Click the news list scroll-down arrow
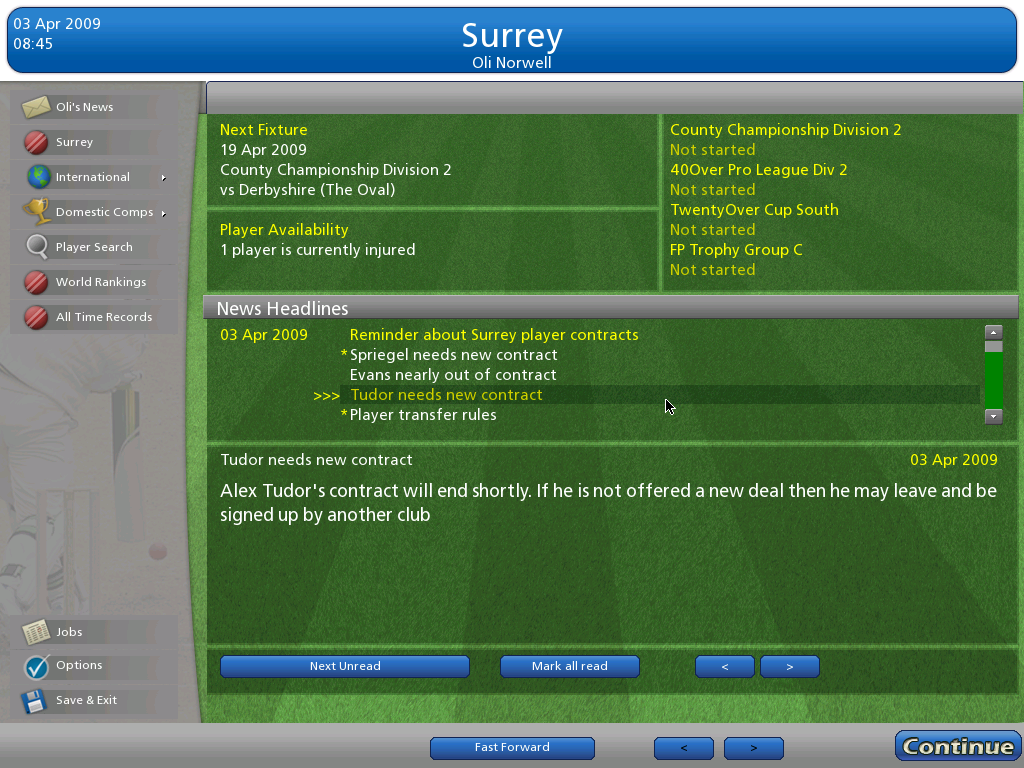1024x768 pixels. [x=993, y=416]
